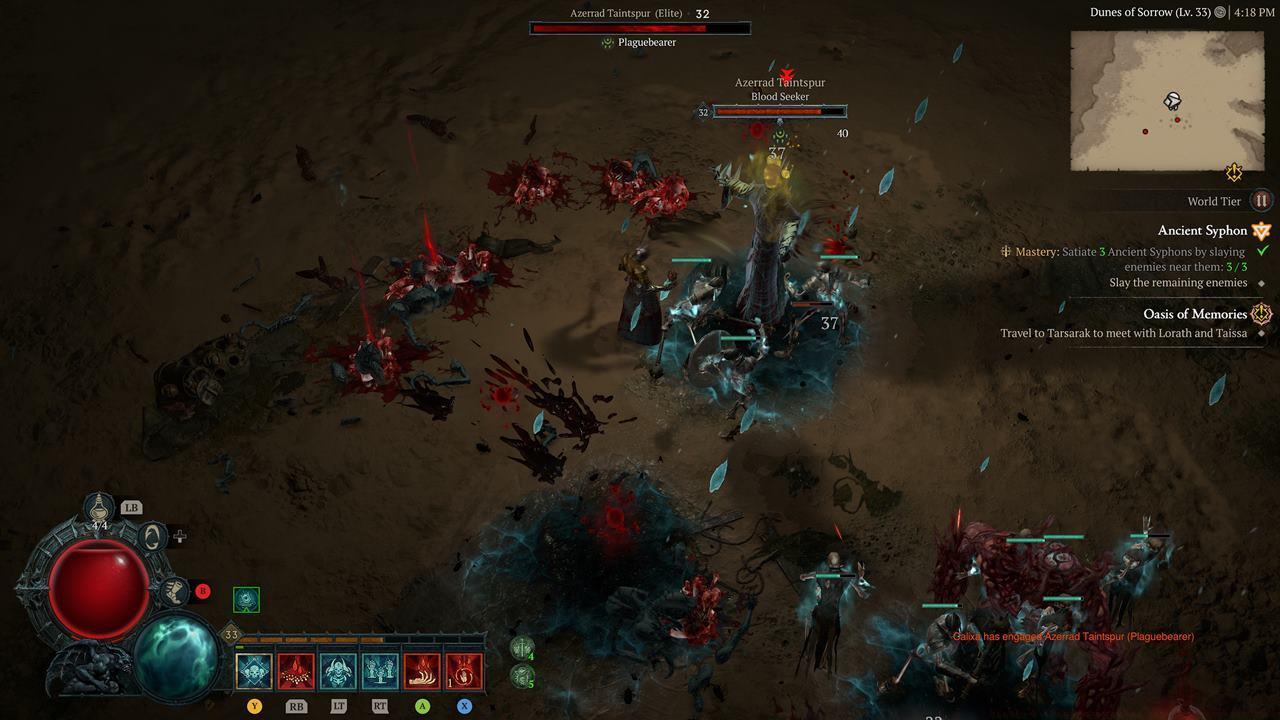Screen dimensions: 1280x720
Task: Click the Evade boots icon beside the B prompt
Action: (x=174, y=591)
